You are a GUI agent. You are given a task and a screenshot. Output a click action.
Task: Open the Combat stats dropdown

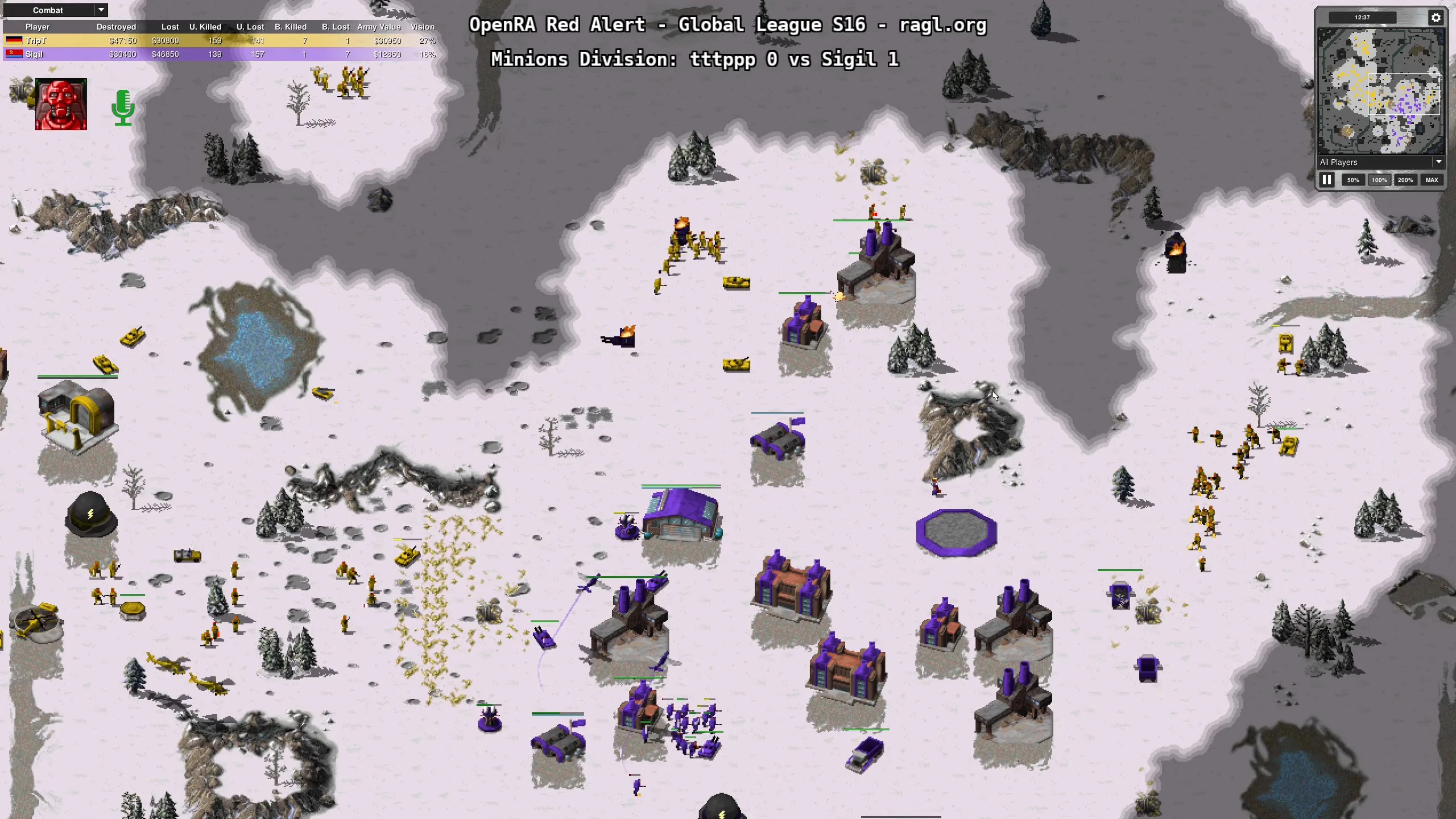[x=55, y=10]
